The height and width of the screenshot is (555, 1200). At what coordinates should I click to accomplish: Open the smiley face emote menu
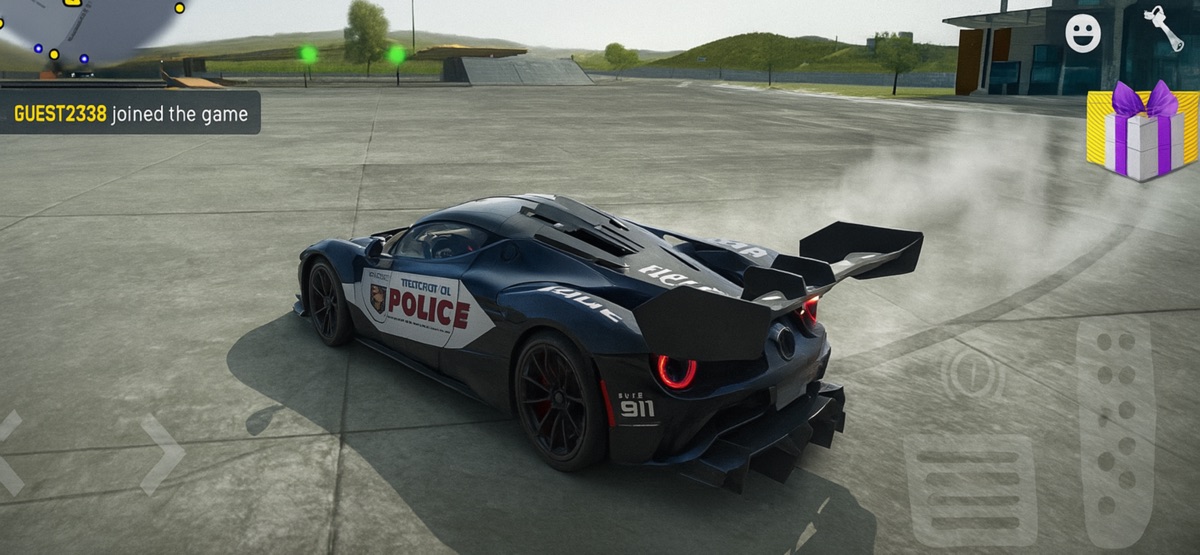pos(1082,33)
